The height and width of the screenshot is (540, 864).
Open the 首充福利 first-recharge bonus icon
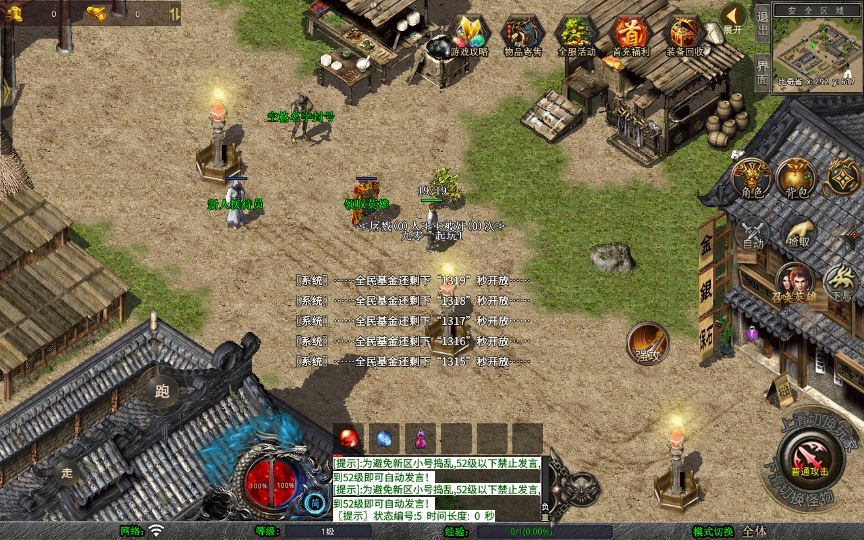pyautogui.click(x=630, y=36)
